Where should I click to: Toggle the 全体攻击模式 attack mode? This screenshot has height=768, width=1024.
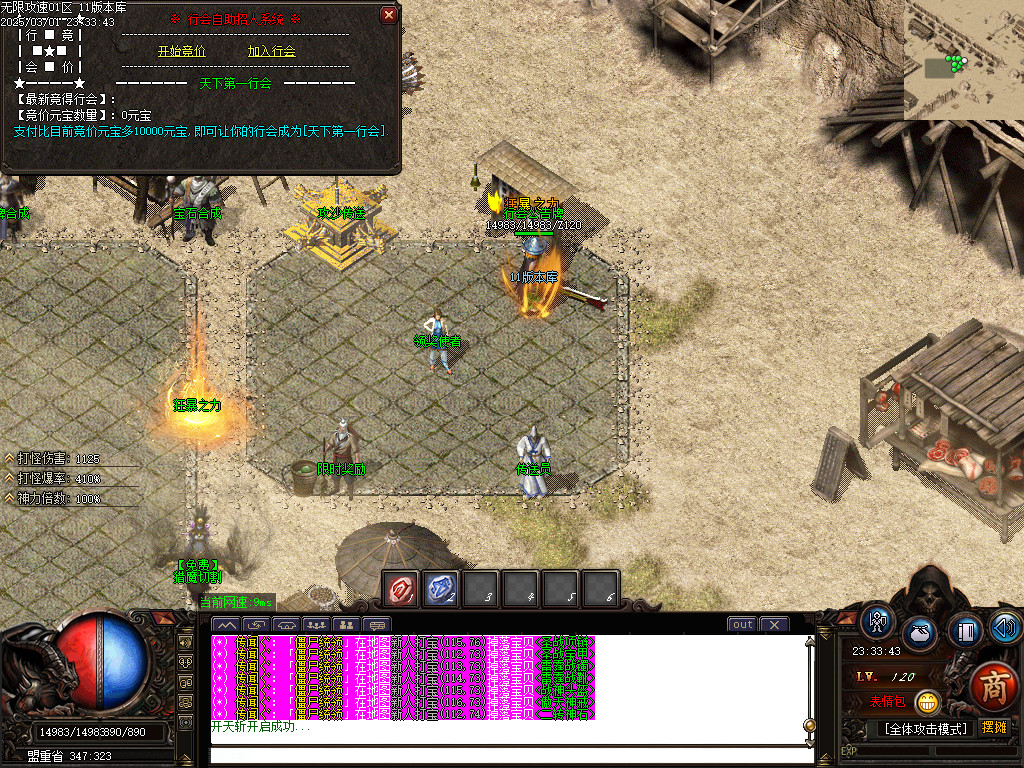(925, 728)
